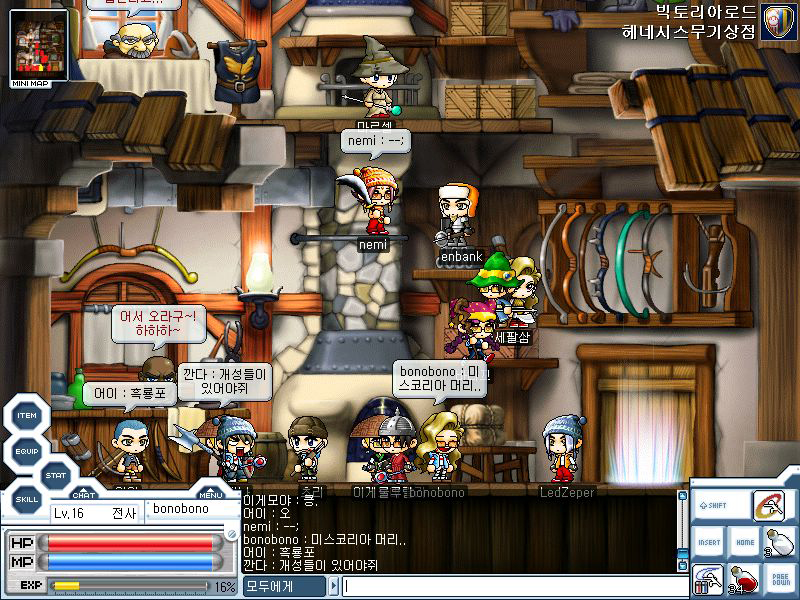The image size is (800, 600).
Task: Open the SKILL window
Action: (x=27, y=497)
